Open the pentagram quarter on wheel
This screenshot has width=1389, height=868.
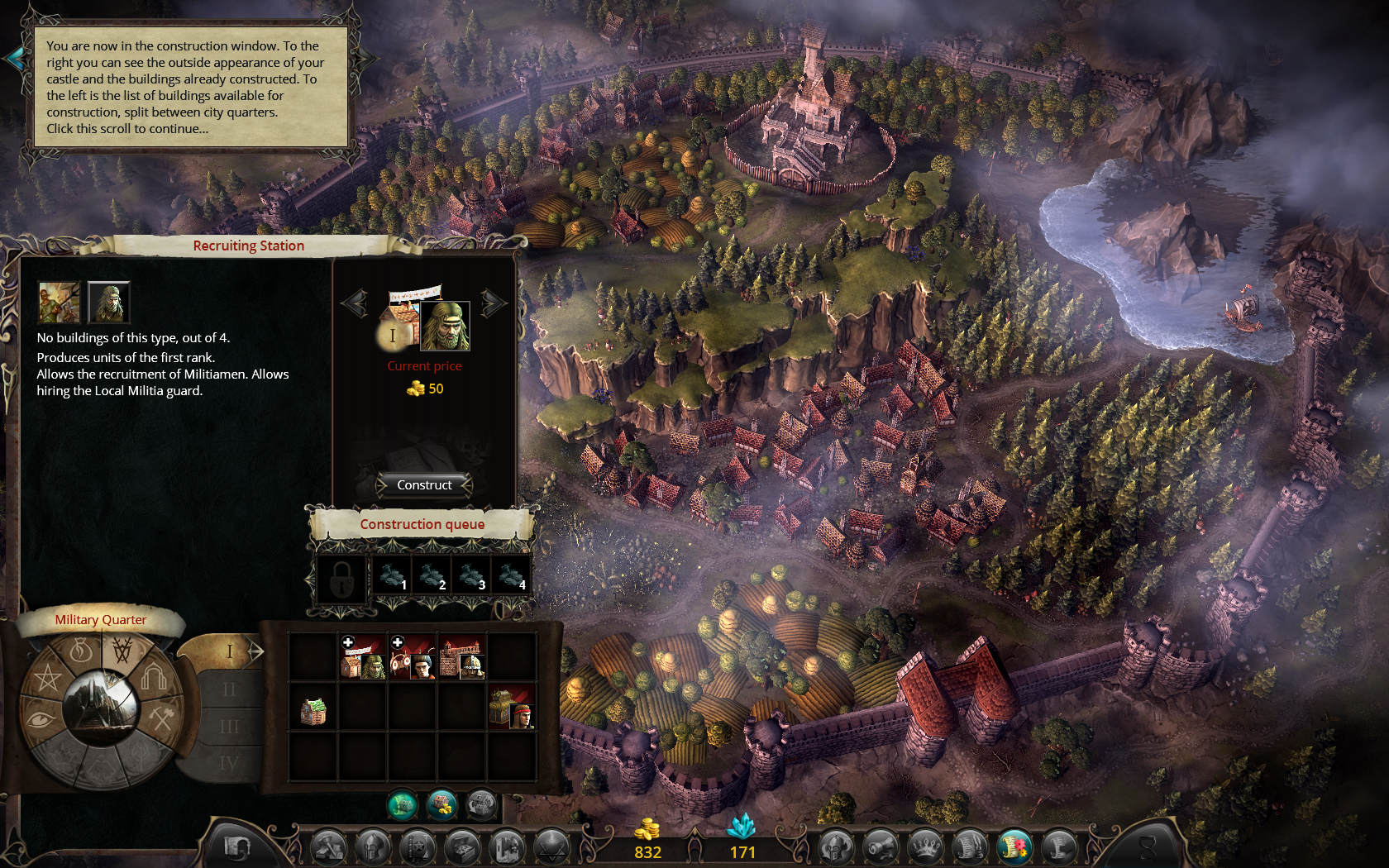47,678
